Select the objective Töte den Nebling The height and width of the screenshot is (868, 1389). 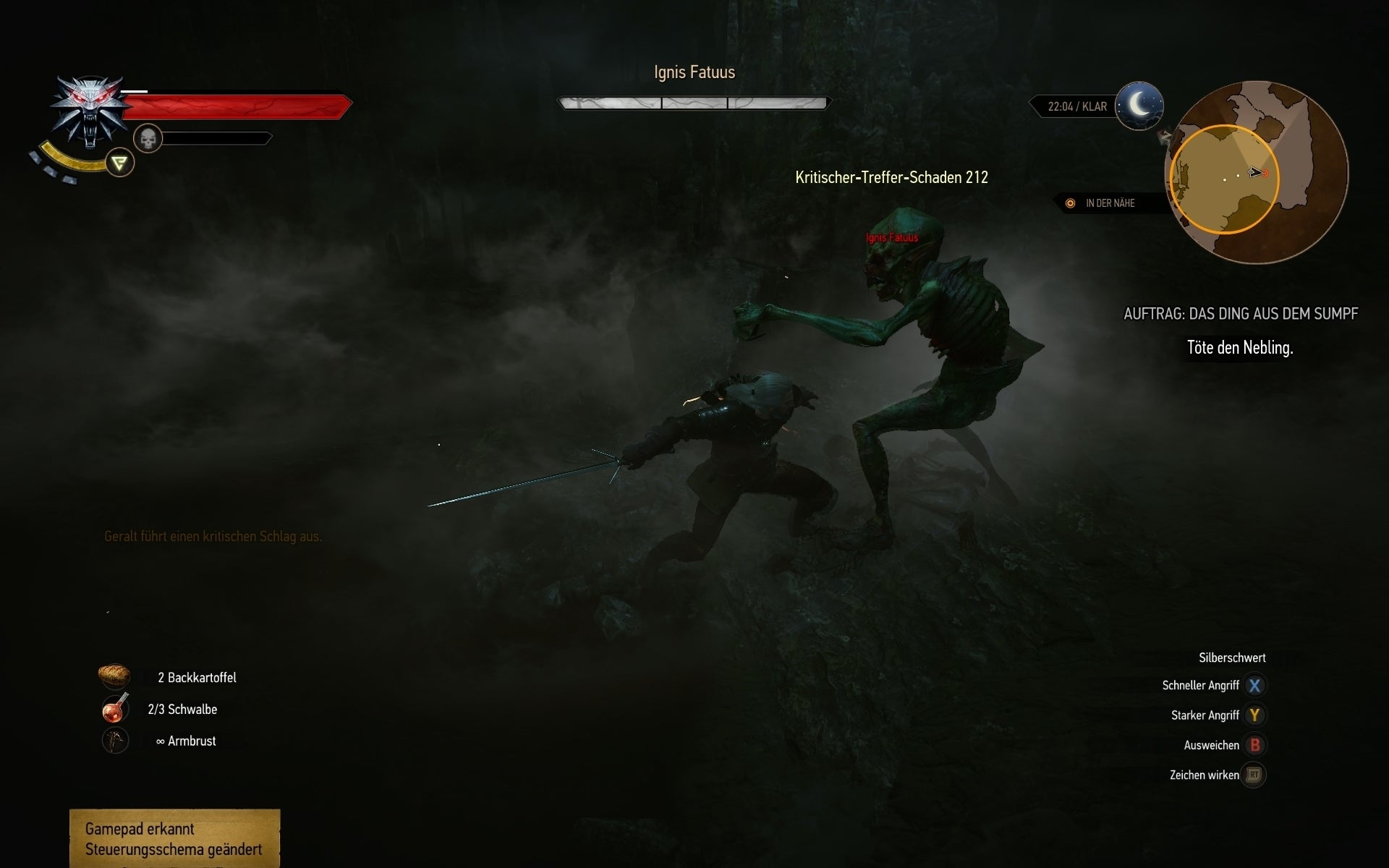click(1239, 347)
